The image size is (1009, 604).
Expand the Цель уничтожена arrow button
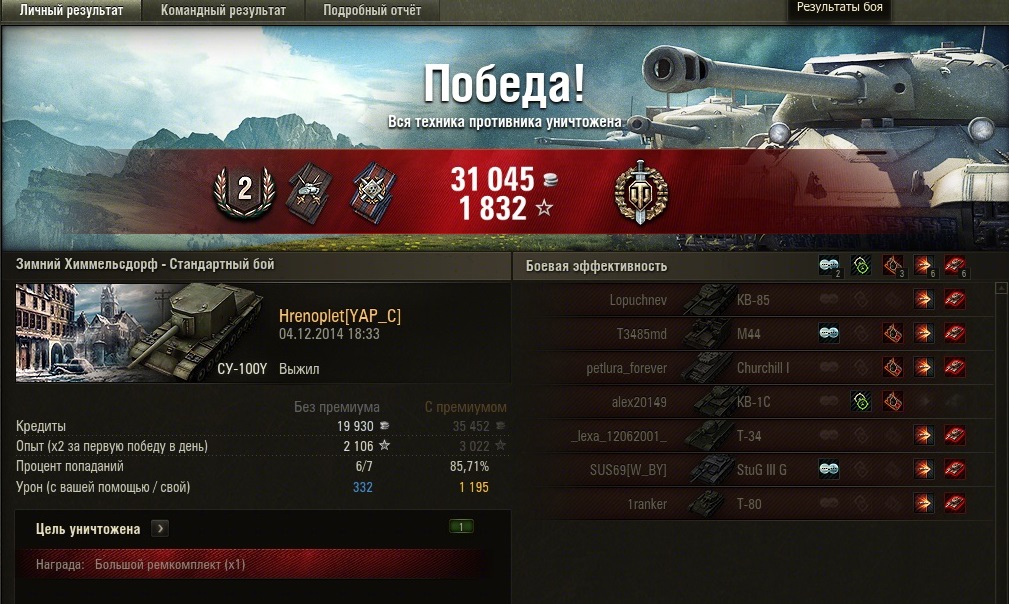[x=161, y=528]
